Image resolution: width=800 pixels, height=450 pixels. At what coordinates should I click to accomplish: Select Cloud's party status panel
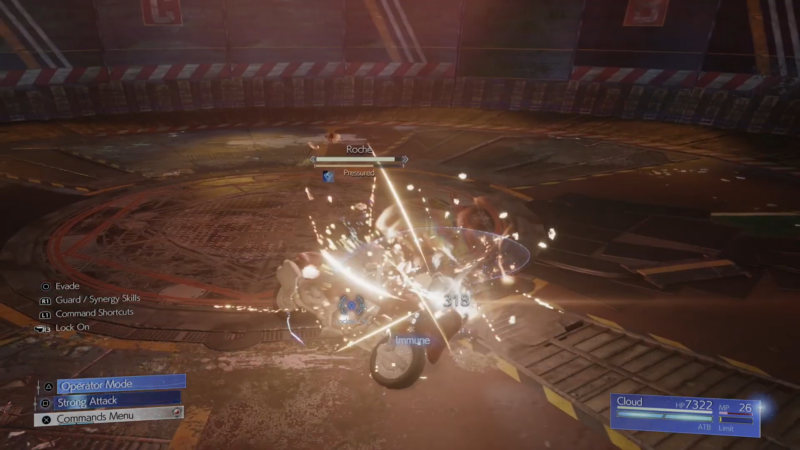click(684, 412)
